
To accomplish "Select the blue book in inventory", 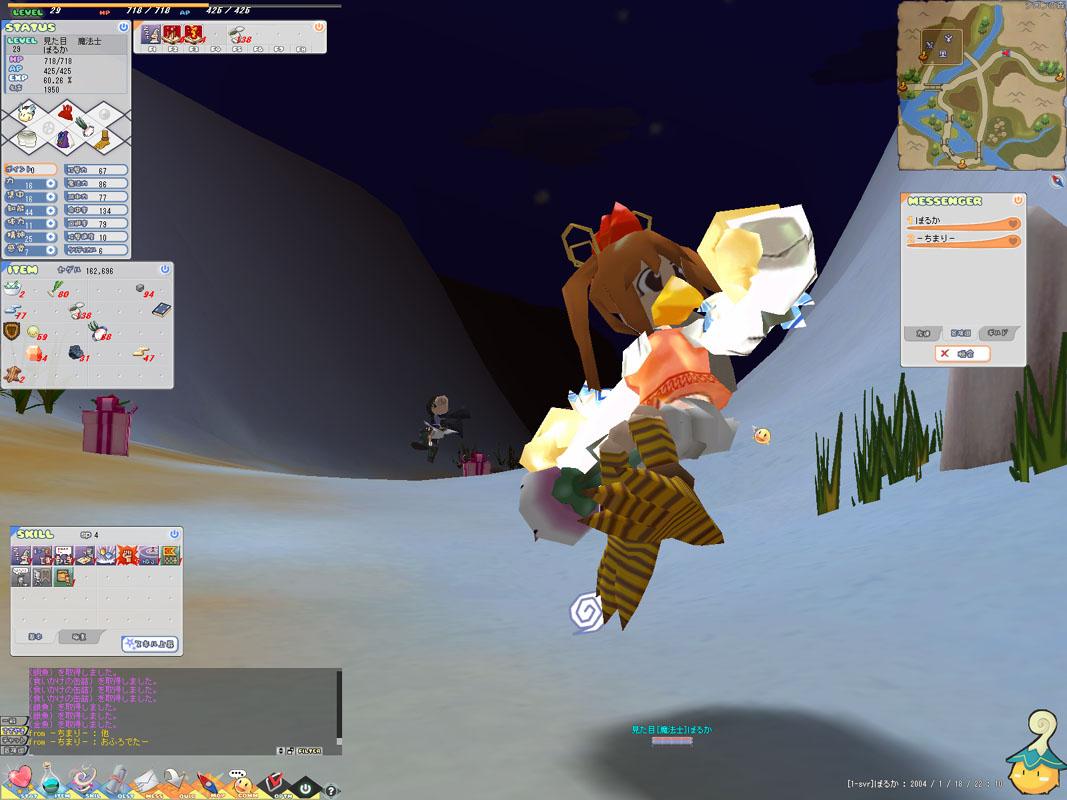I will click(x=161, y=310).
